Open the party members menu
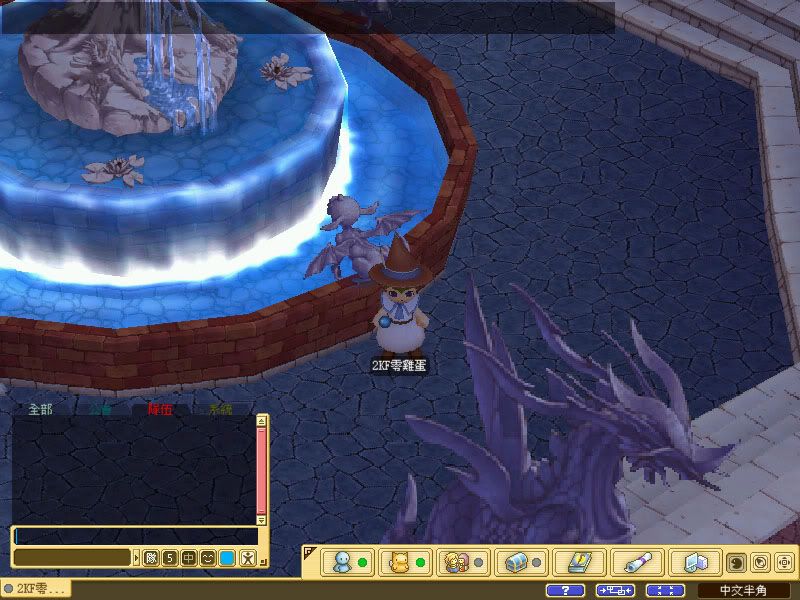This screenshot has width=800, height=600. pyautogui.click(x=458, y=562)
